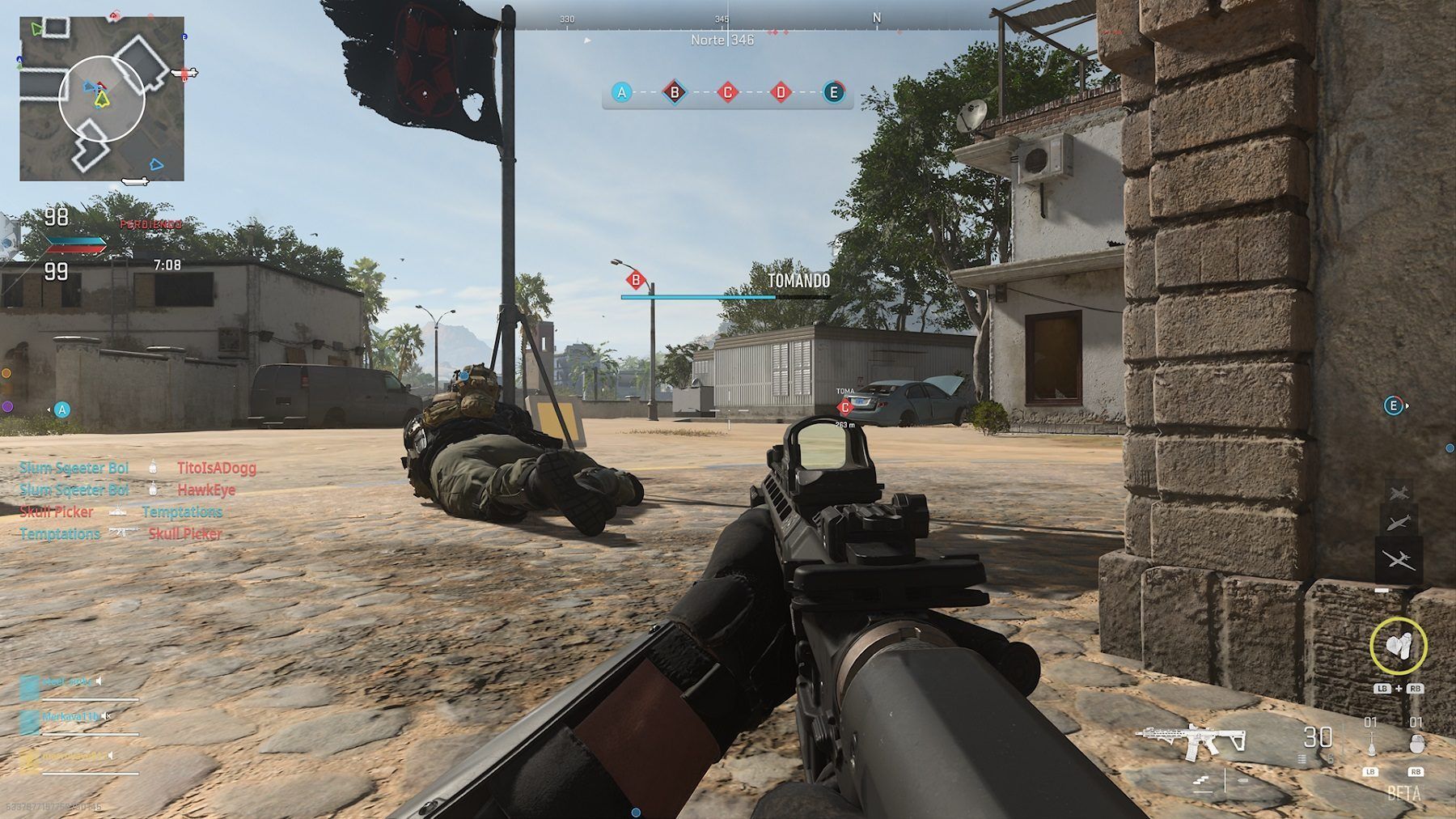Screen dimensions: 1456x819
Task: Select objective E in the flag bar
Action: [x=833, y=92]
